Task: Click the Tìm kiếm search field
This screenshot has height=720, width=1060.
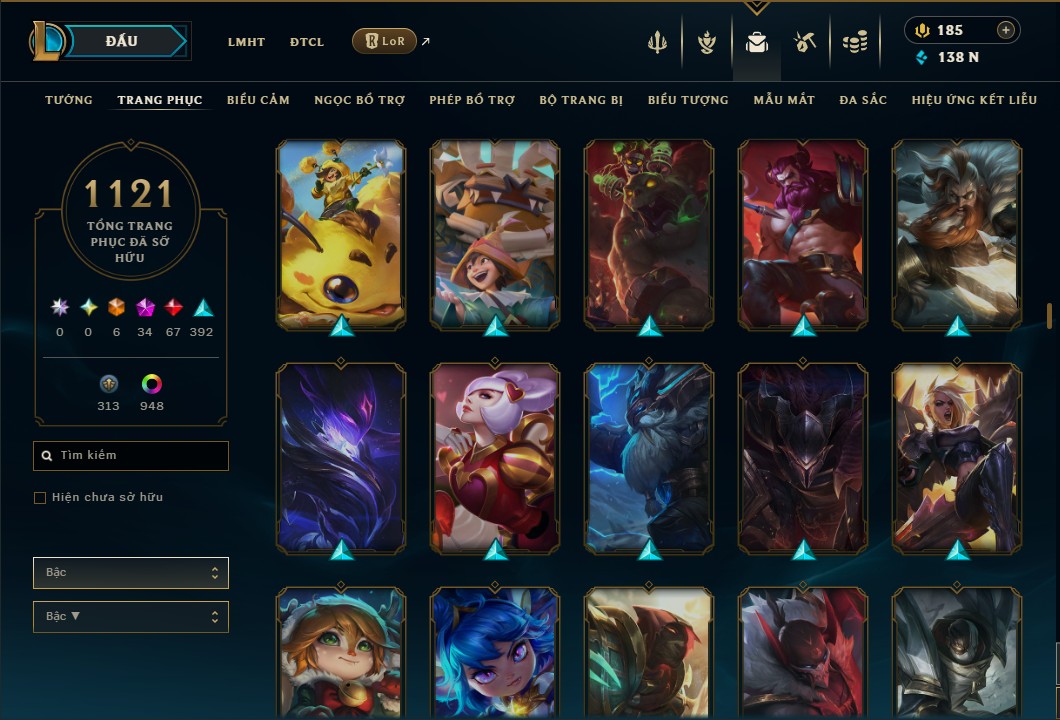Action: click(x=131, y=456)
